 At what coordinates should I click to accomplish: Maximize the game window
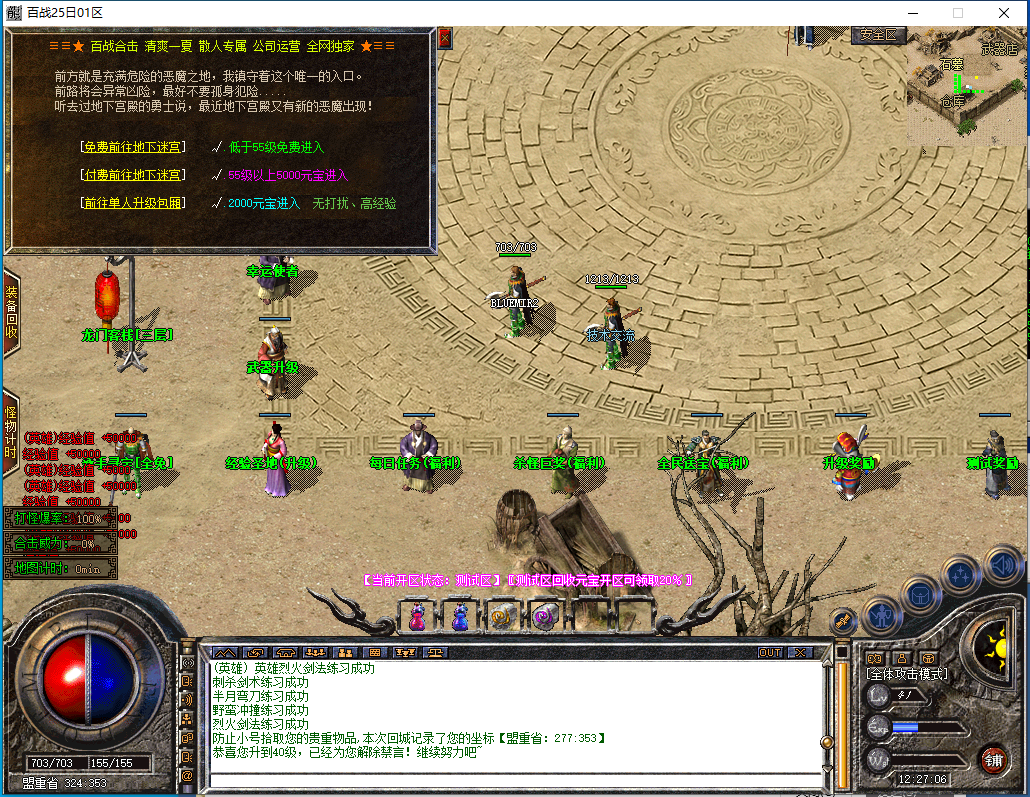coord(957,13)
